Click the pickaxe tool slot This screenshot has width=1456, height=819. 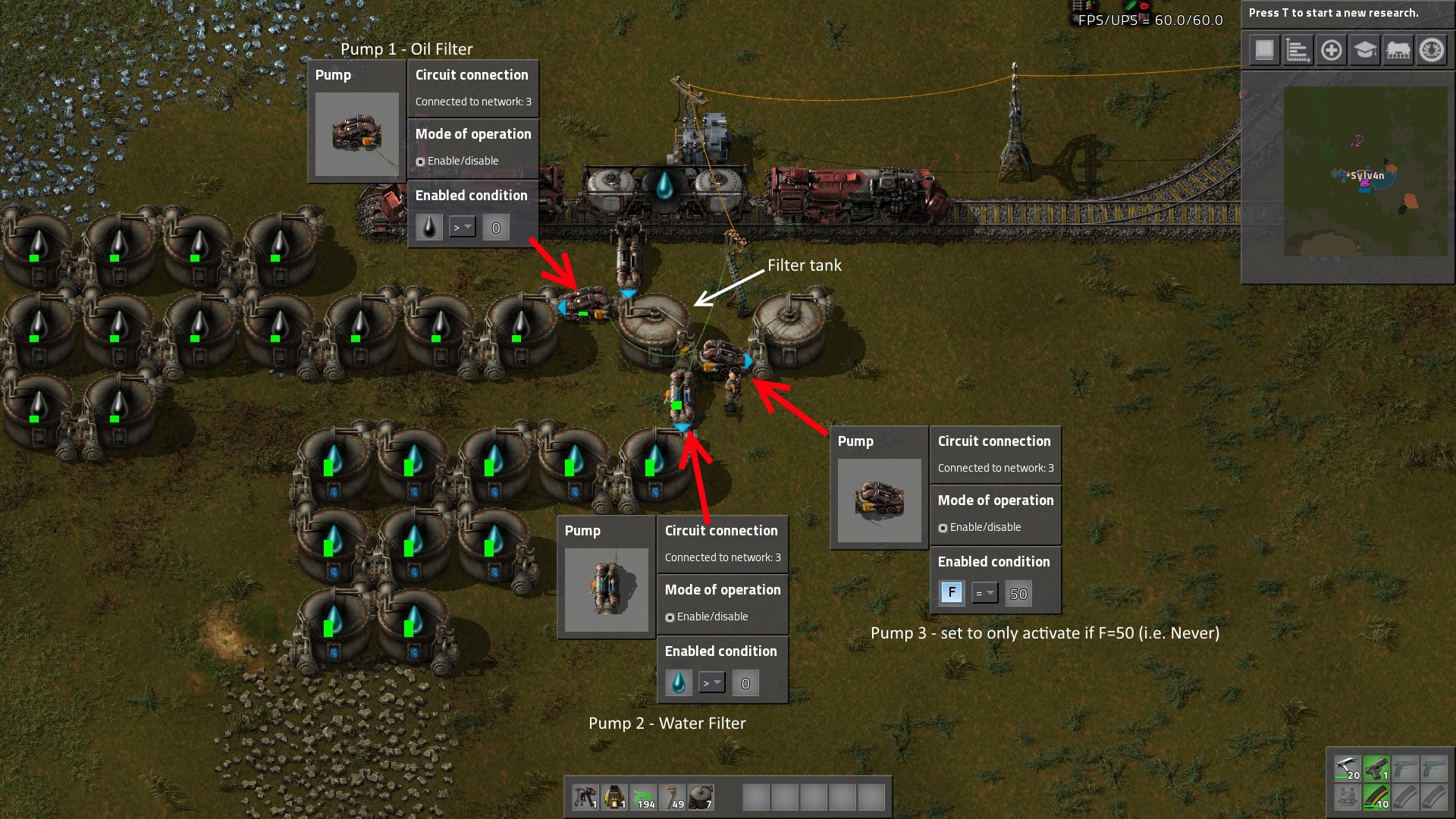[x=1348, y=769]
